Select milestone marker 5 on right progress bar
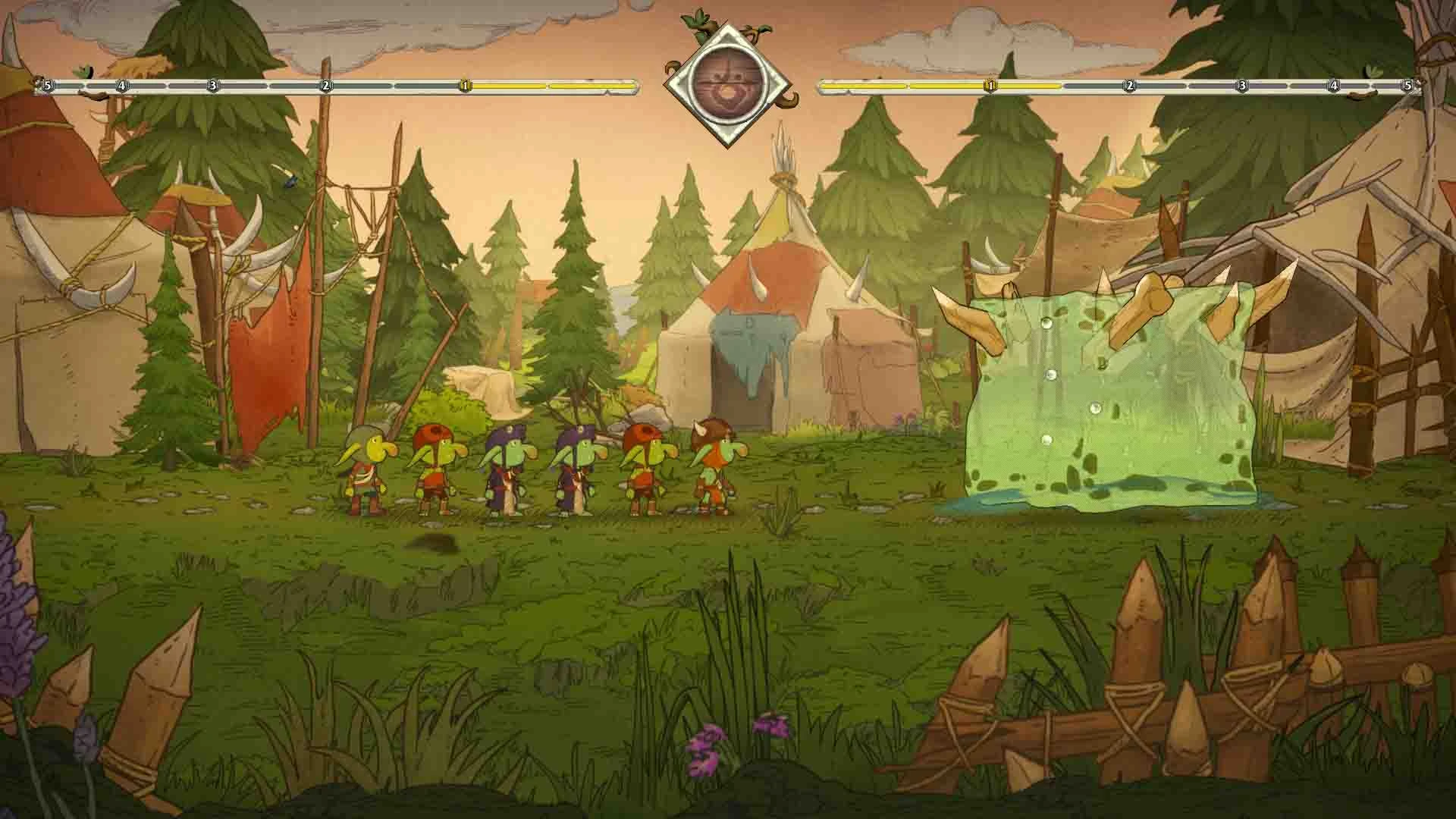 1408,86
